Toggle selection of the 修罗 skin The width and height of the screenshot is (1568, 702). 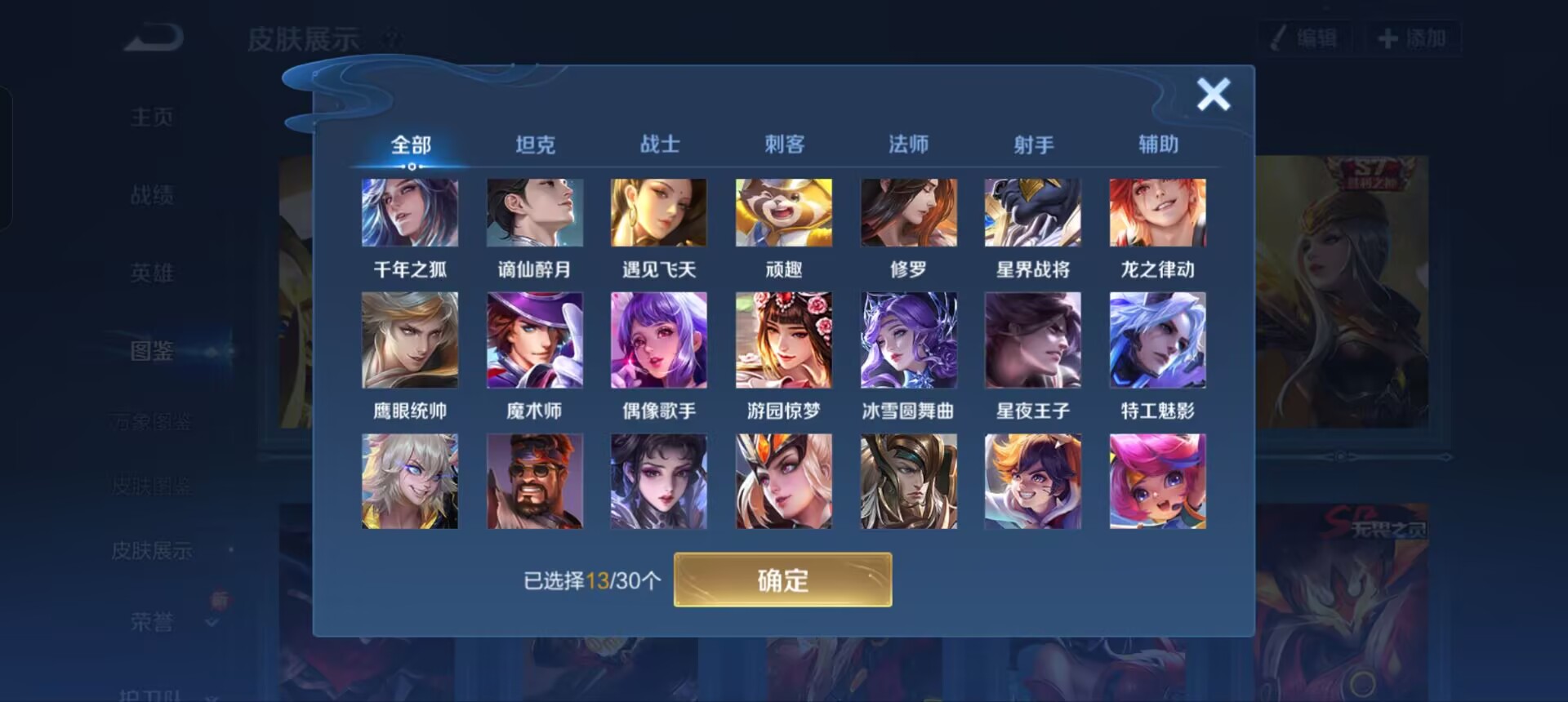[x=908, y=212]
